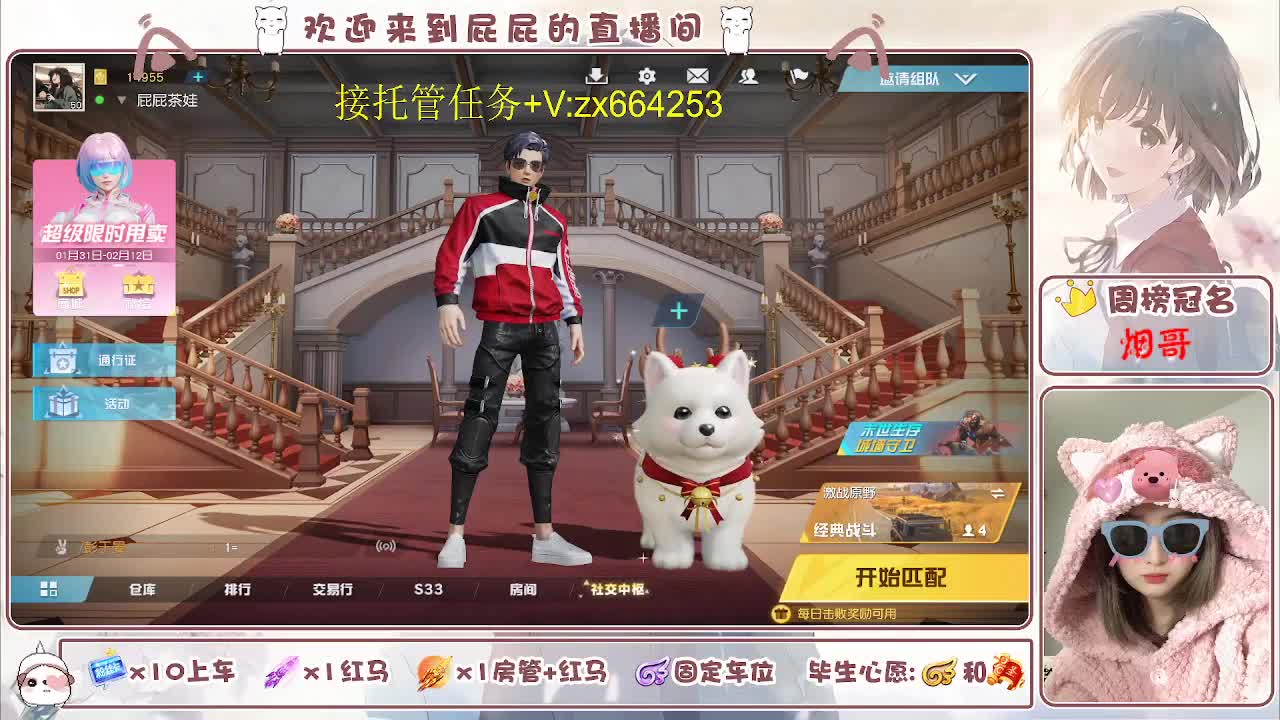Open the Friends list icon
1280x720 pixels.
pos(748,76)
